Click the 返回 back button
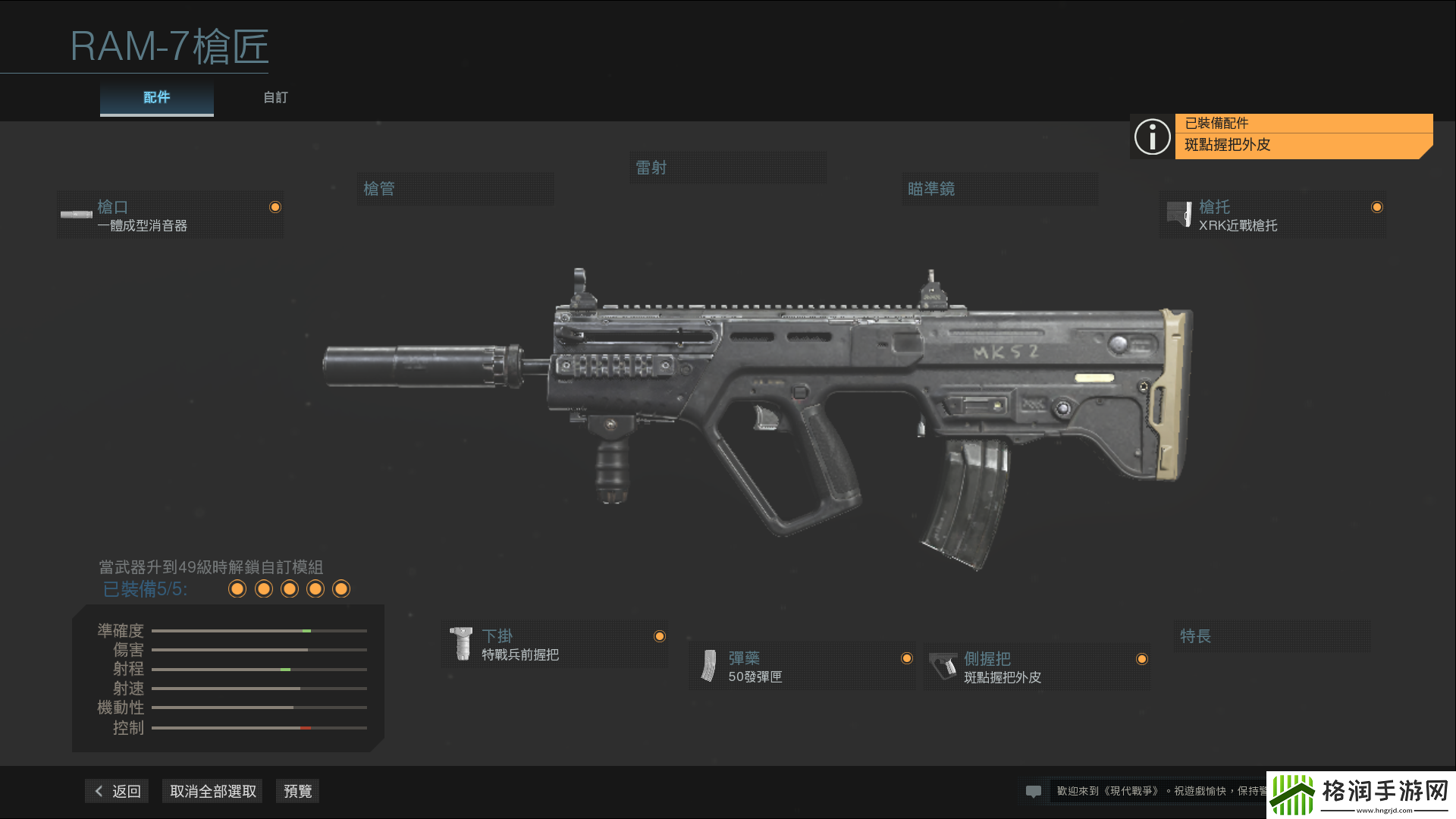1456x819 pixels. pyautogui.click(x=118, y=791)
